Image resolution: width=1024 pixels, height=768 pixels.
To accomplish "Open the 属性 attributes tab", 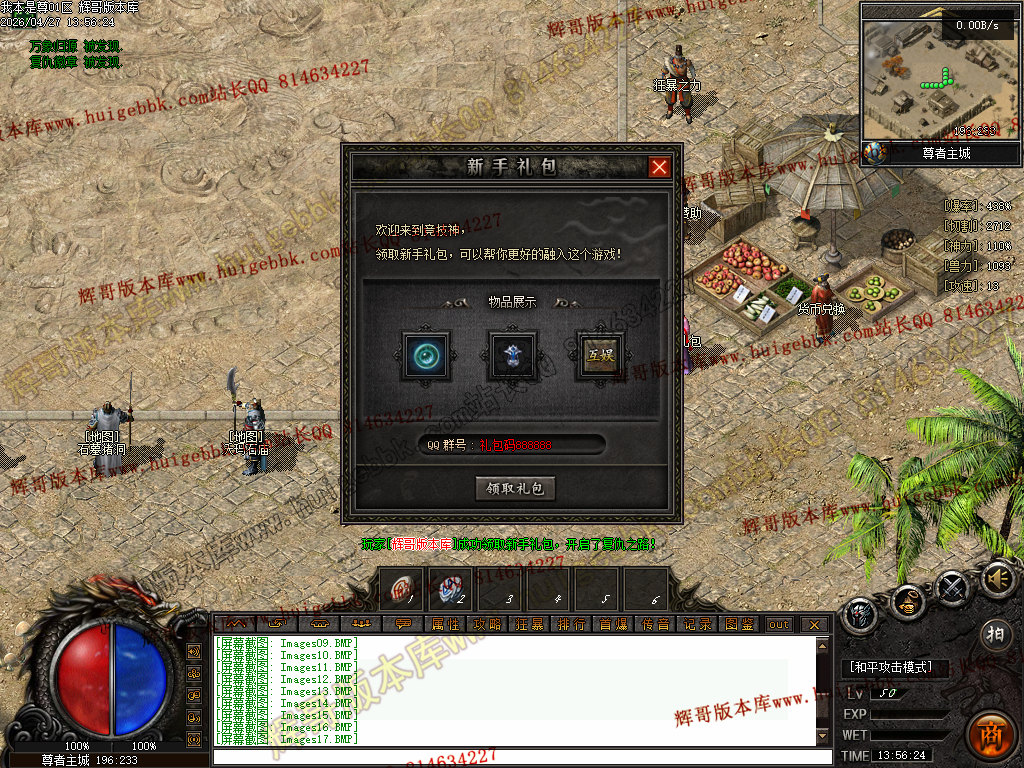I will [x=445, y=624].
